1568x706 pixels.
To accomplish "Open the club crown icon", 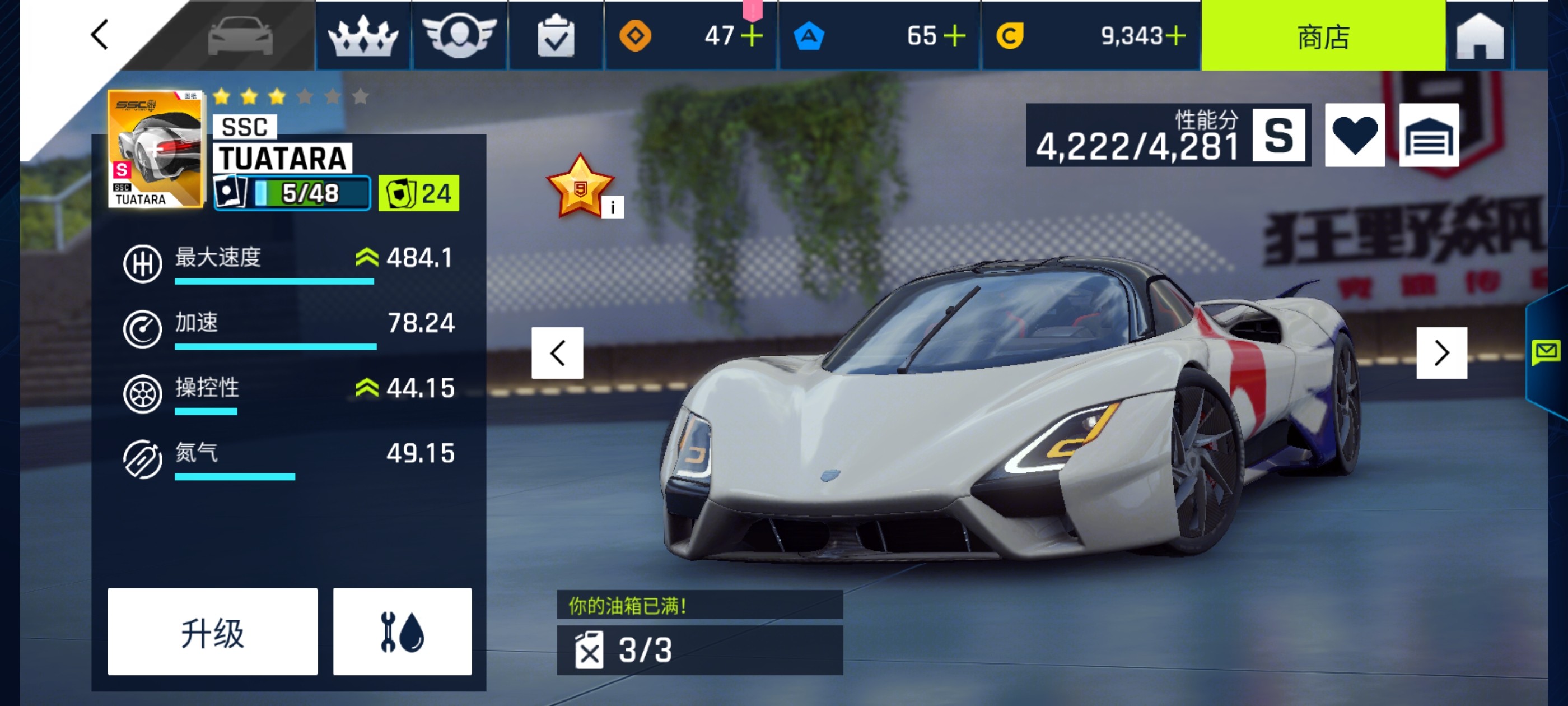I will click(363, 36).
